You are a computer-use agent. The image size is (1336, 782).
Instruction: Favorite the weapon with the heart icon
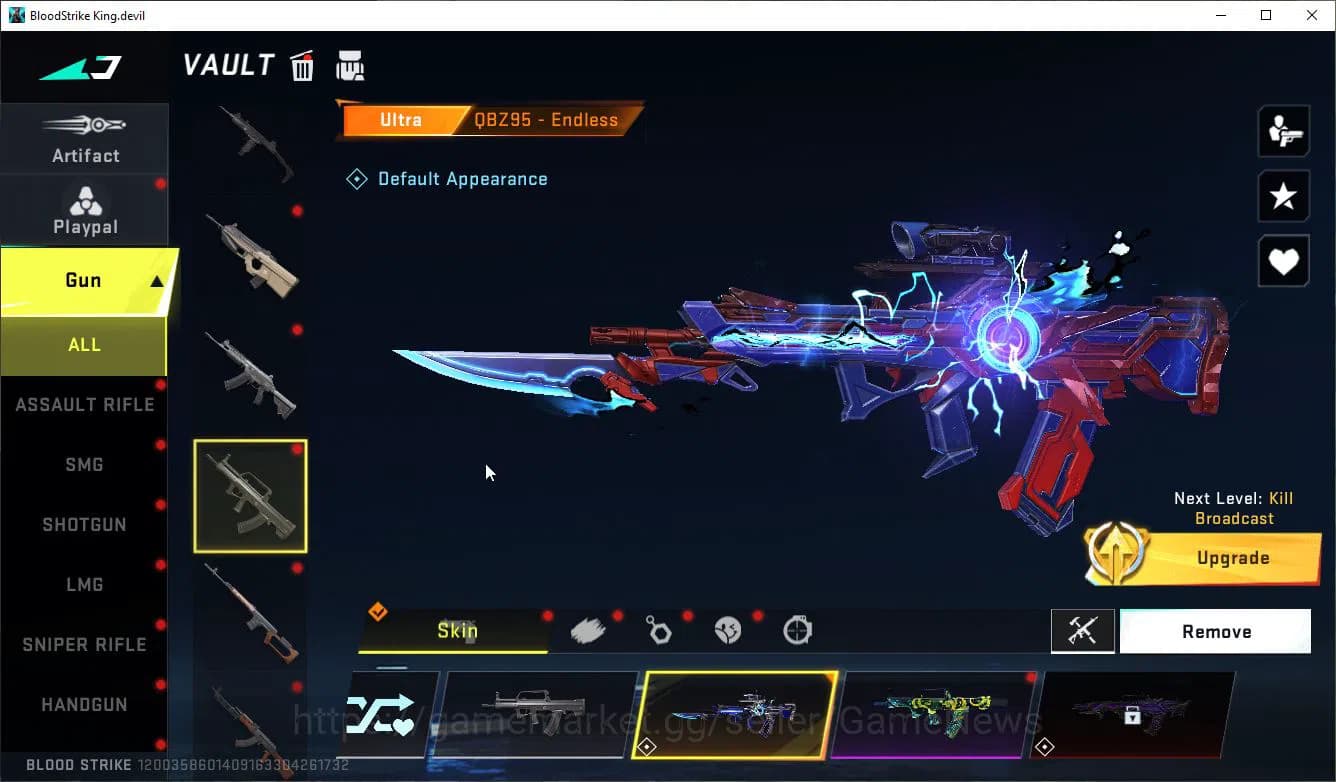click(1283, 261)
